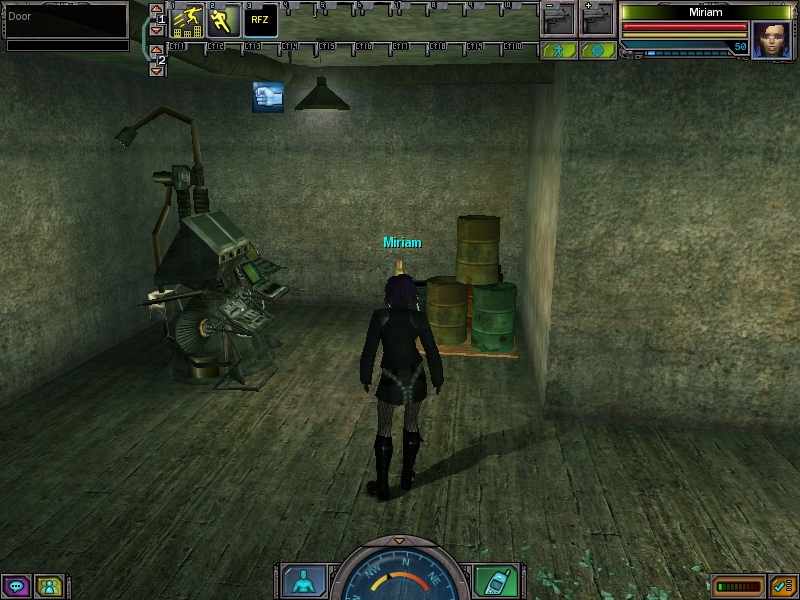Open the team members button
Screen dimensions: 800x600
coord(48,585)
